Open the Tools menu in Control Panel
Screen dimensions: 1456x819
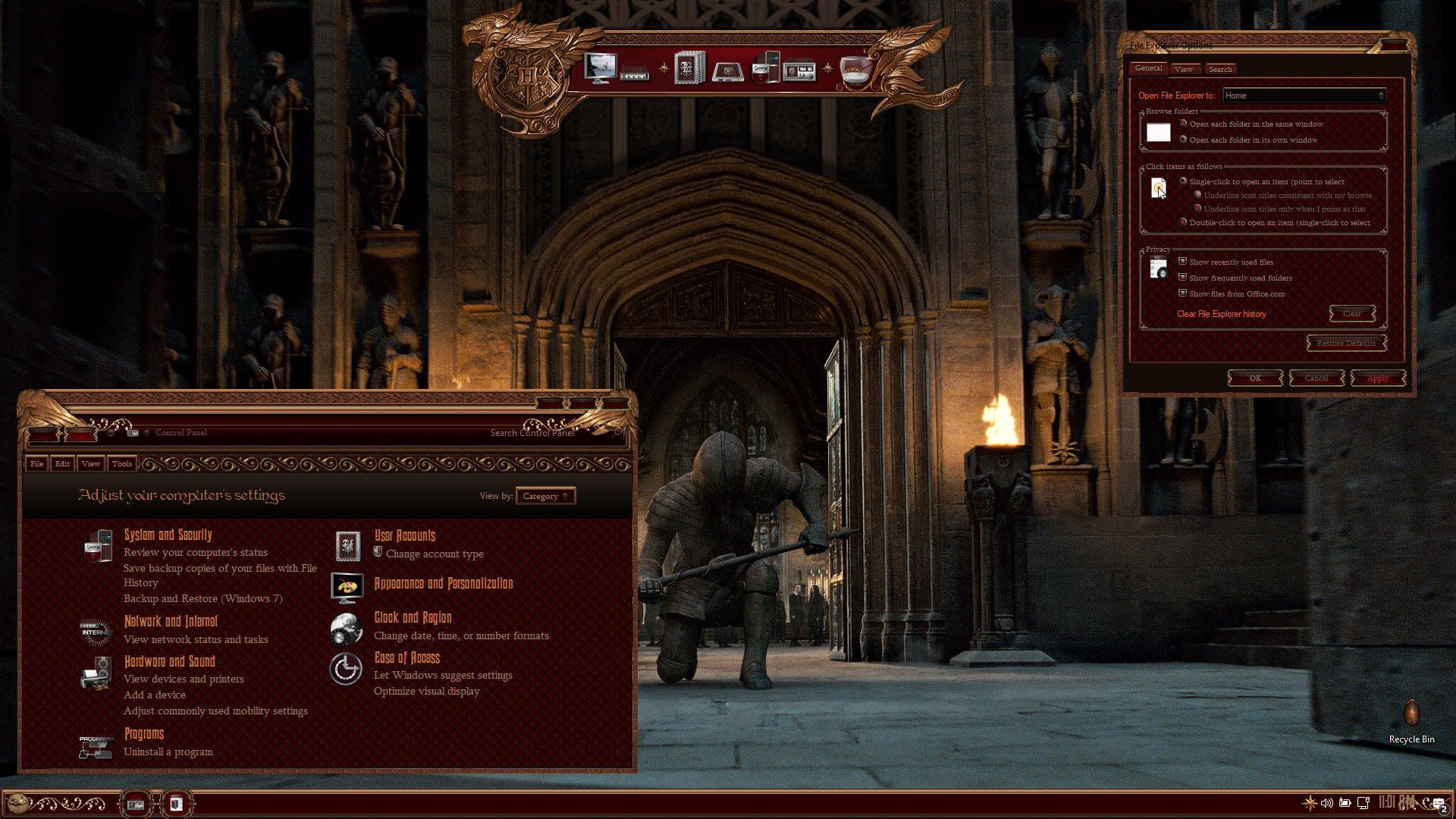pyautogui.click(x=121, y=463)
